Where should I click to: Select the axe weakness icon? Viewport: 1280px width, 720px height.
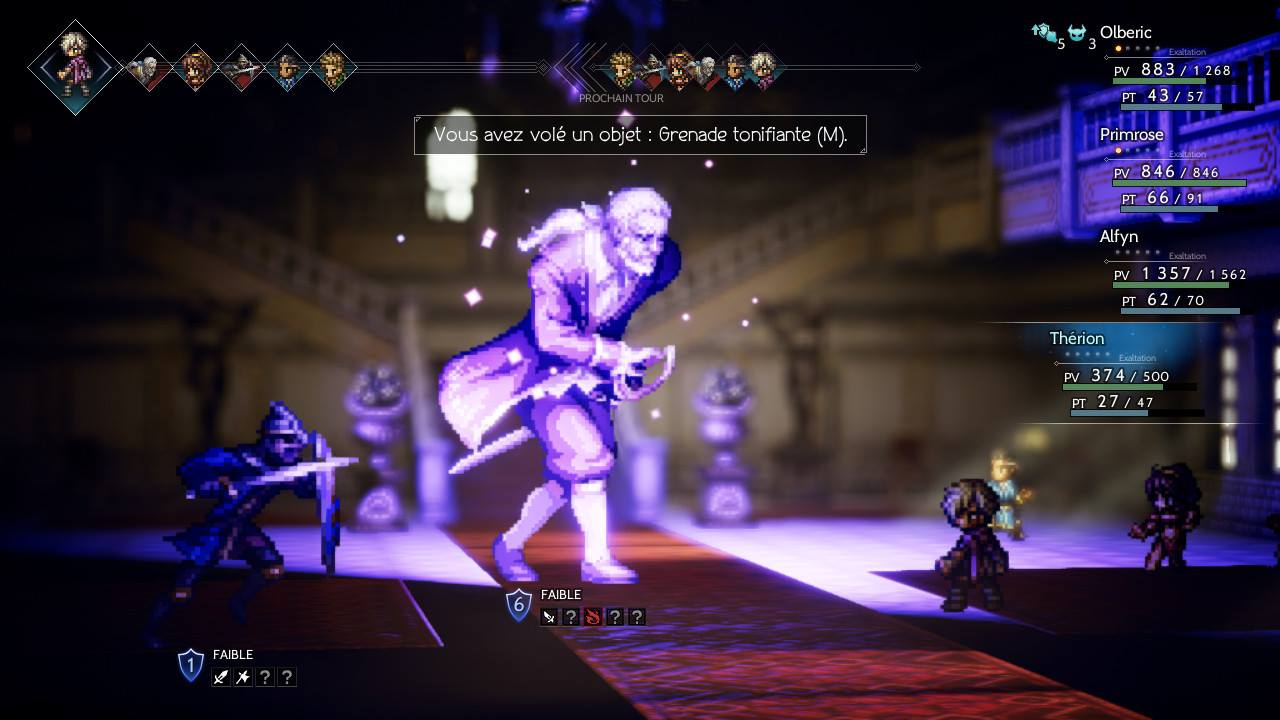click(x=243, y=677)
